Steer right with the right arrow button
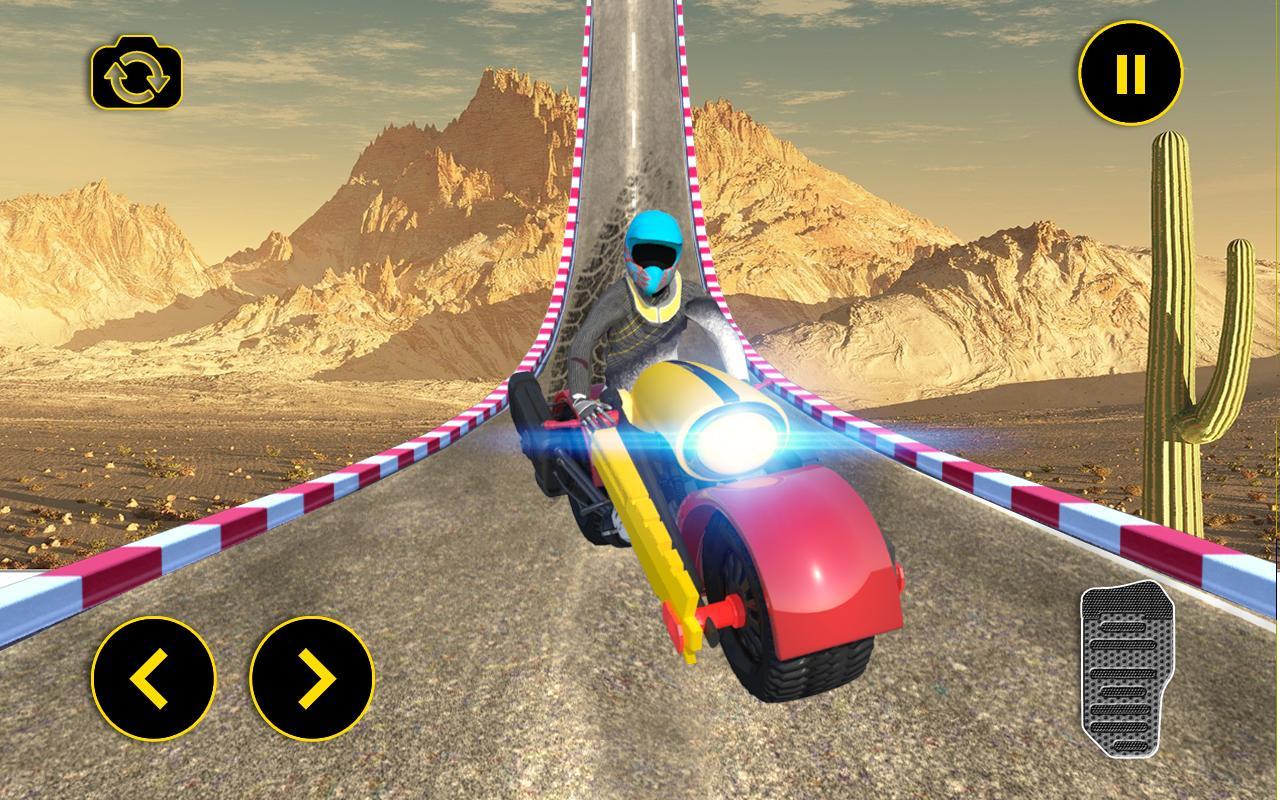Image resolution: width=1280 pixels, height=800 pixels. 312,679
